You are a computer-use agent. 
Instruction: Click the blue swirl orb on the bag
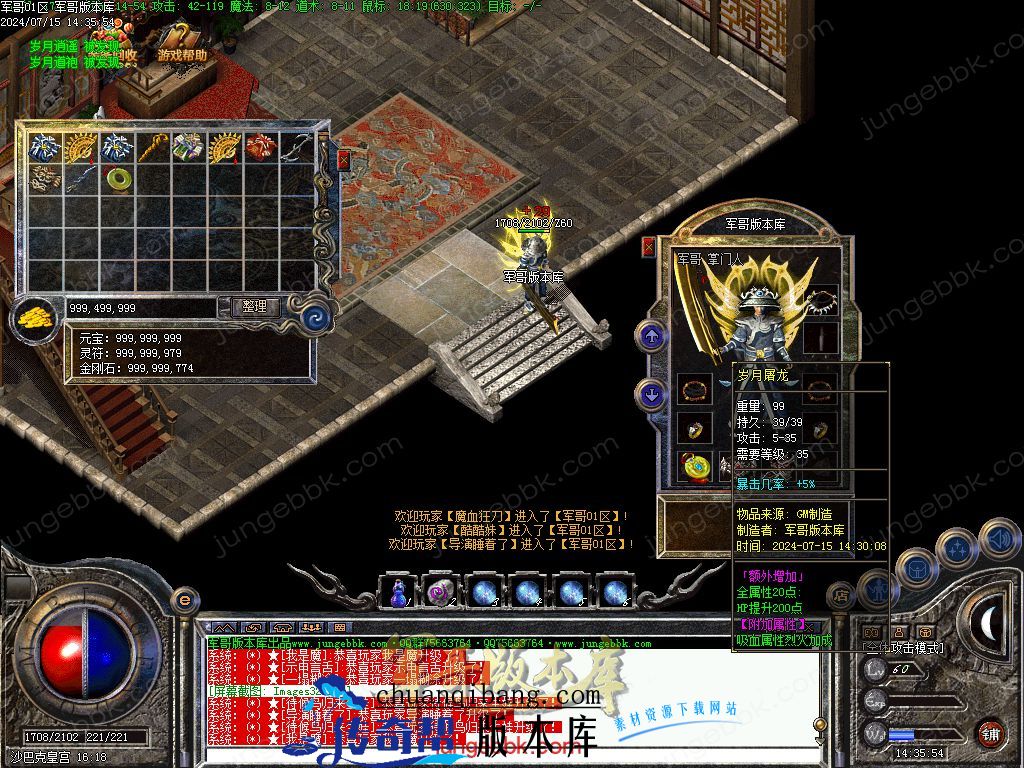point(318,317)
